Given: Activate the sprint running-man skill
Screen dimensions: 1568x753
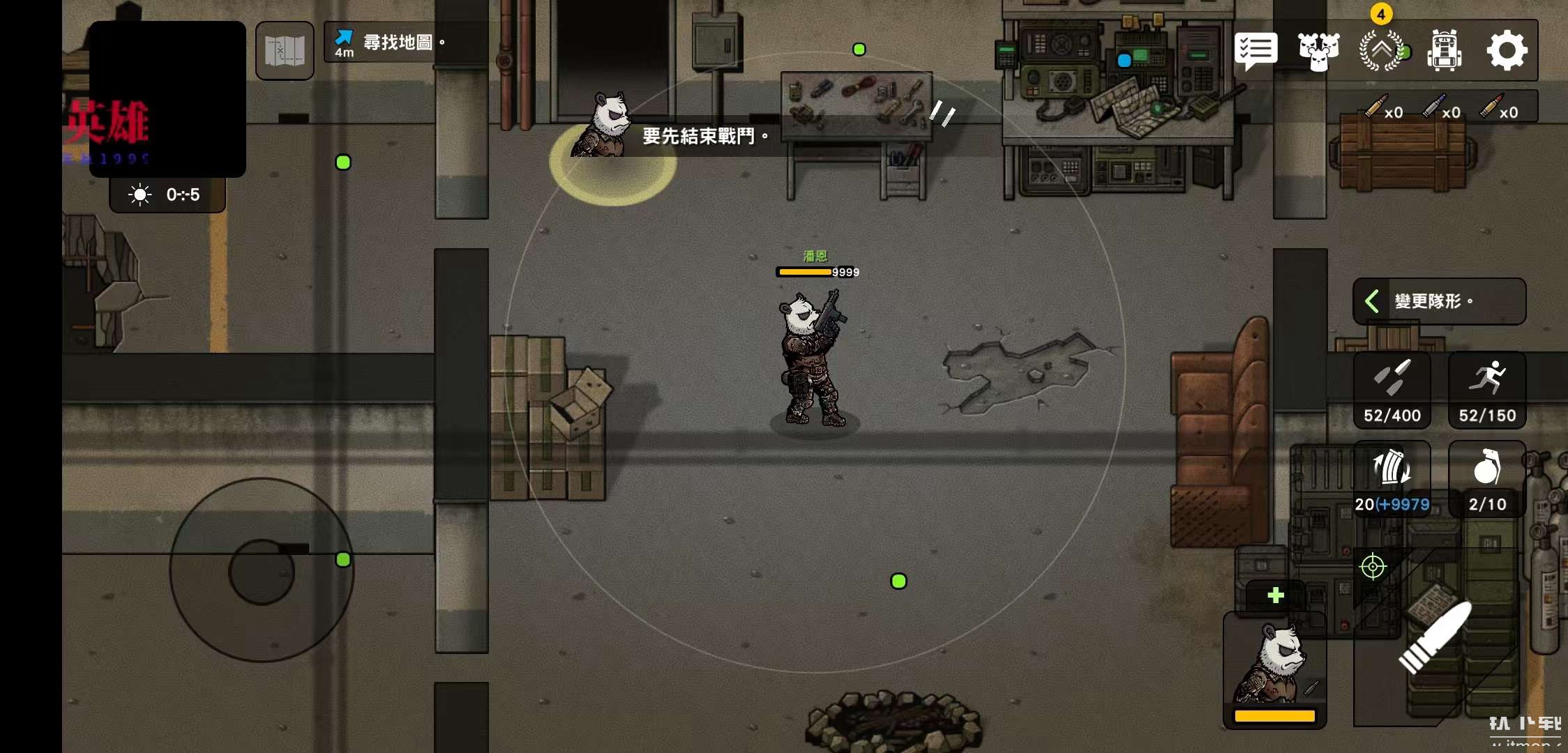Looking at the screenshot, I should 1487,390.
